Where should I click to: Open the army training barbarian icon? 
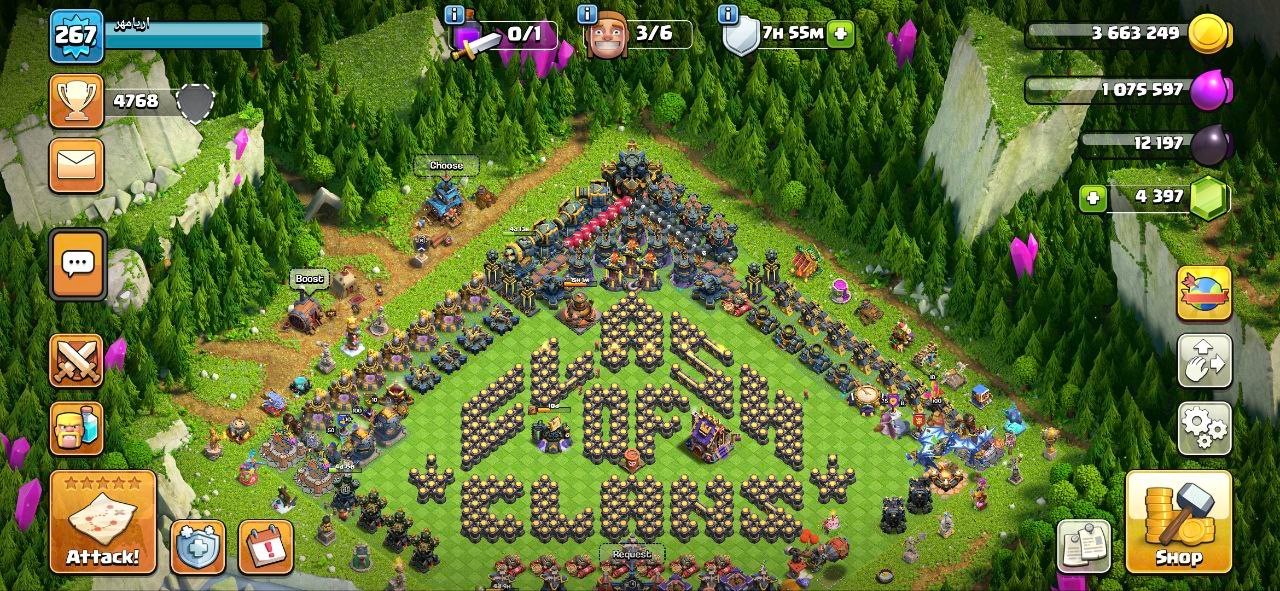click(x=76, y=429)
